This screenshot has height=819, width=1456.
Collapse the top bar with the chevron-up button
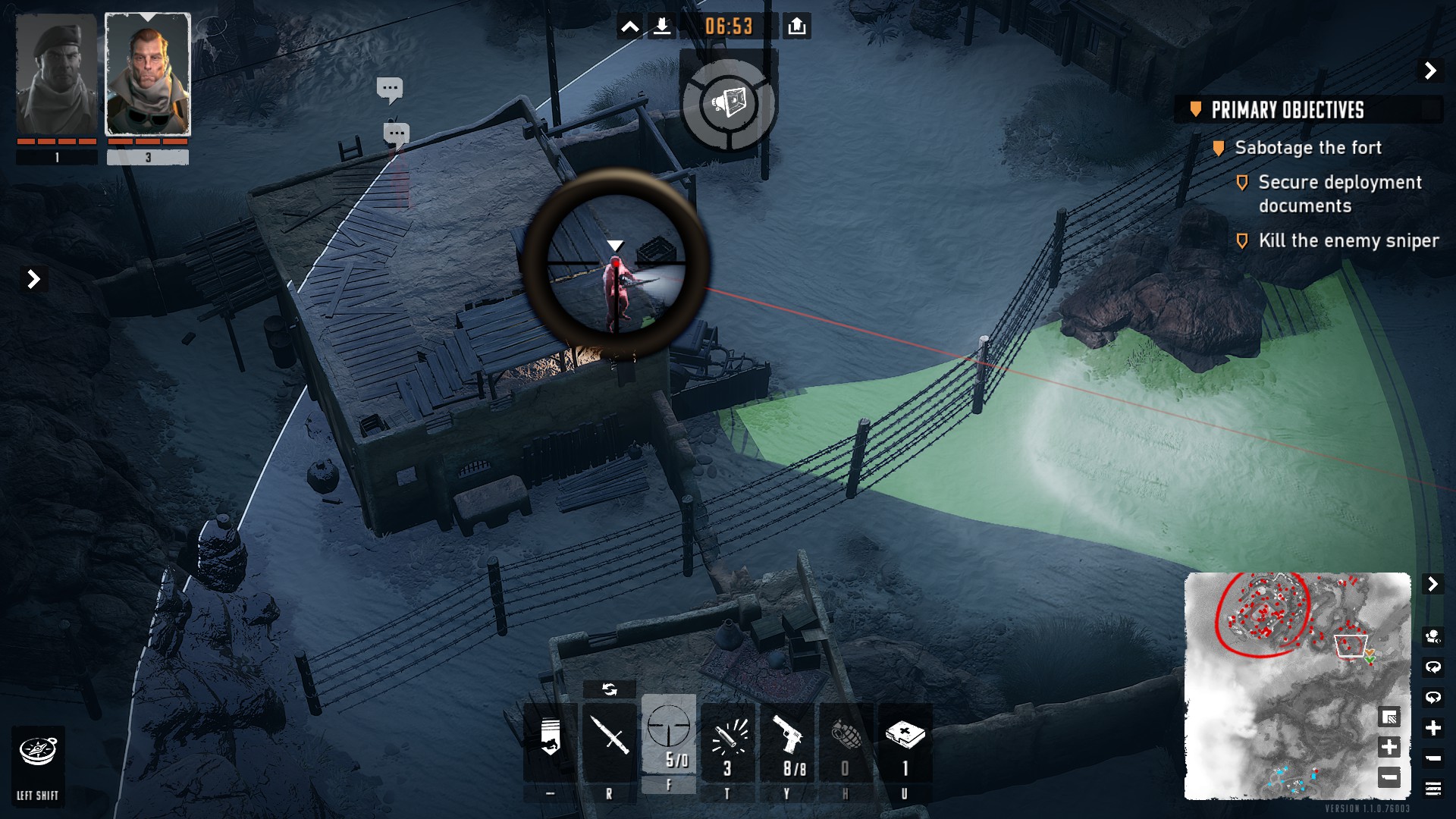point(630,27)
